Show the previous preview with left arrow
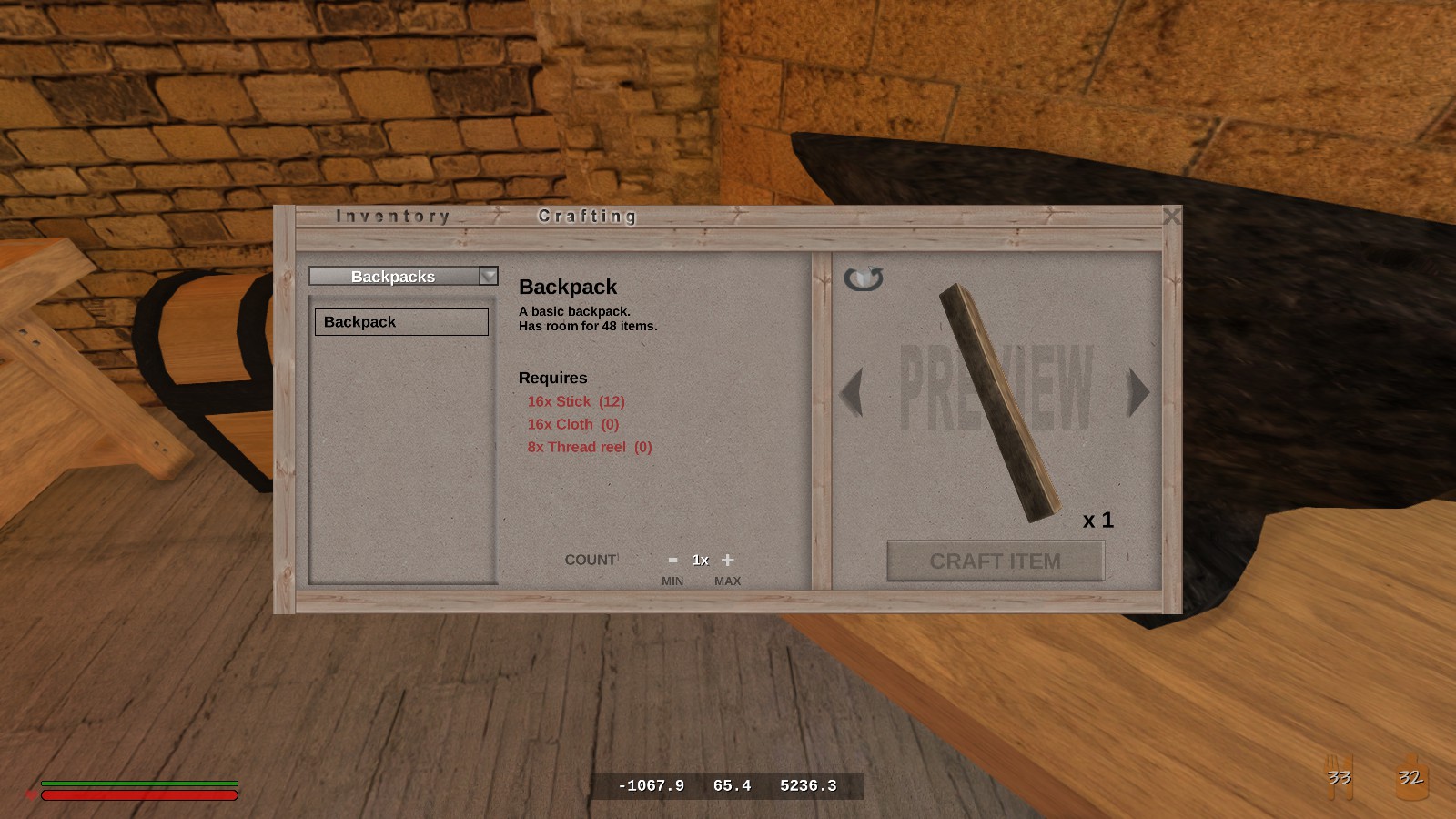This screenshot has width=1456, height=819. [852, 392]
